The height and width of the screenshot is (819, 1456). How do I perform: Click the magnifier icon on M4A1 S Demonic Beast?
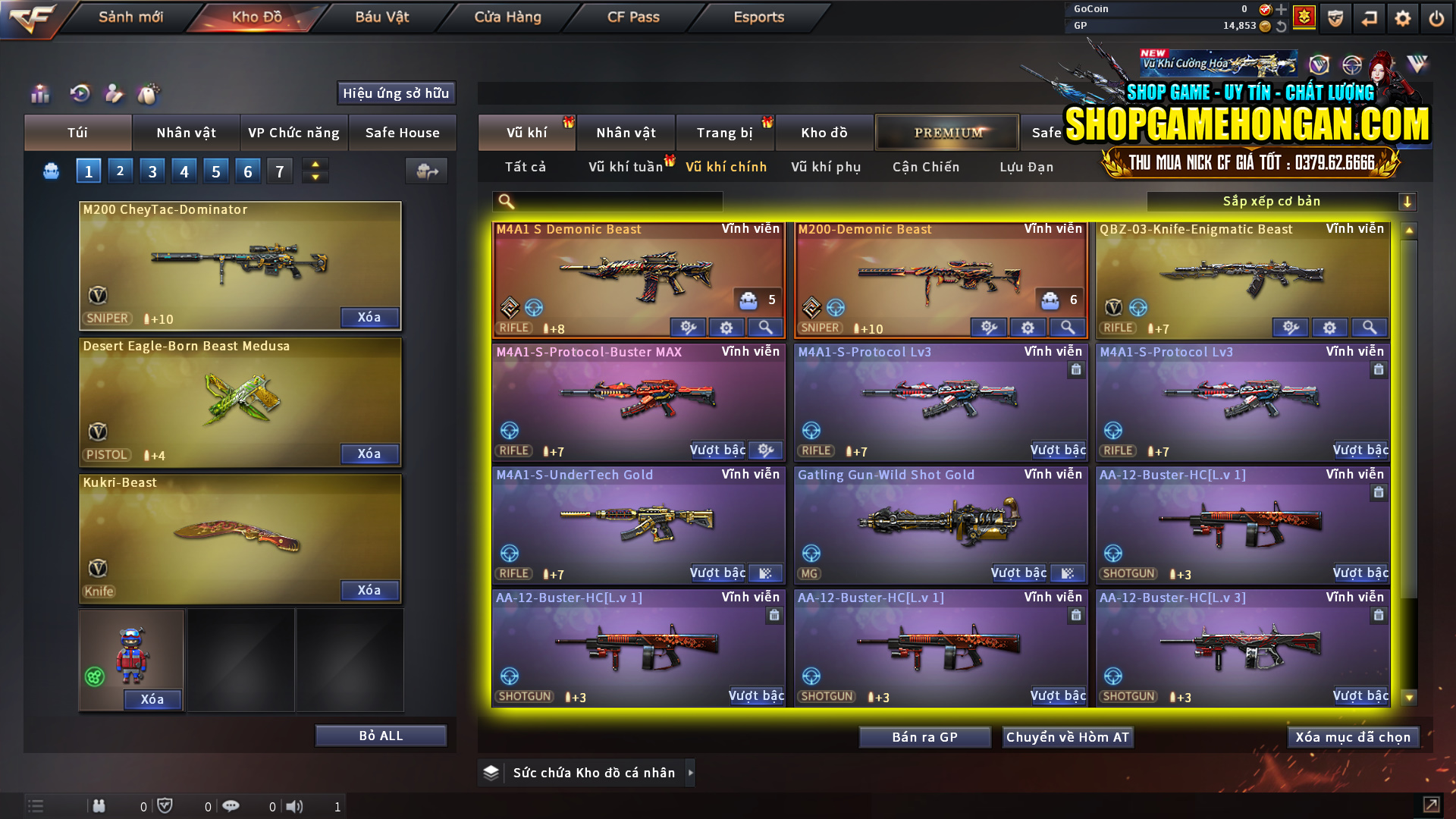pyautogui.click(x=764, y=328)
